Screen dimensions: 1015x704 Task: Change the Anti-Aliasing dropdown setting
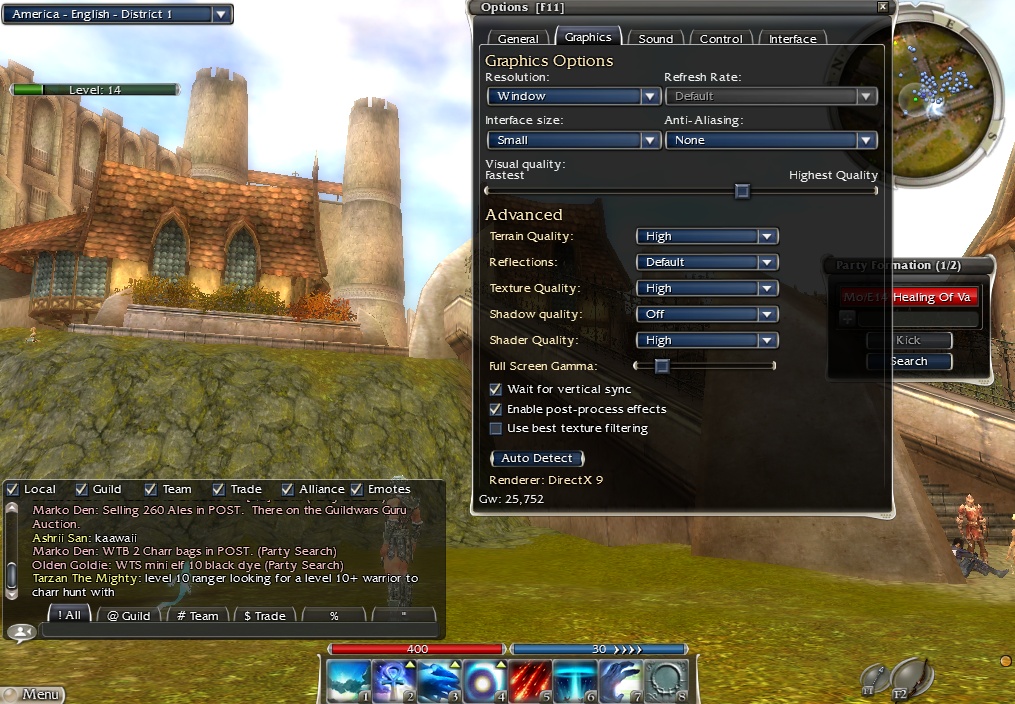(771, 140)
